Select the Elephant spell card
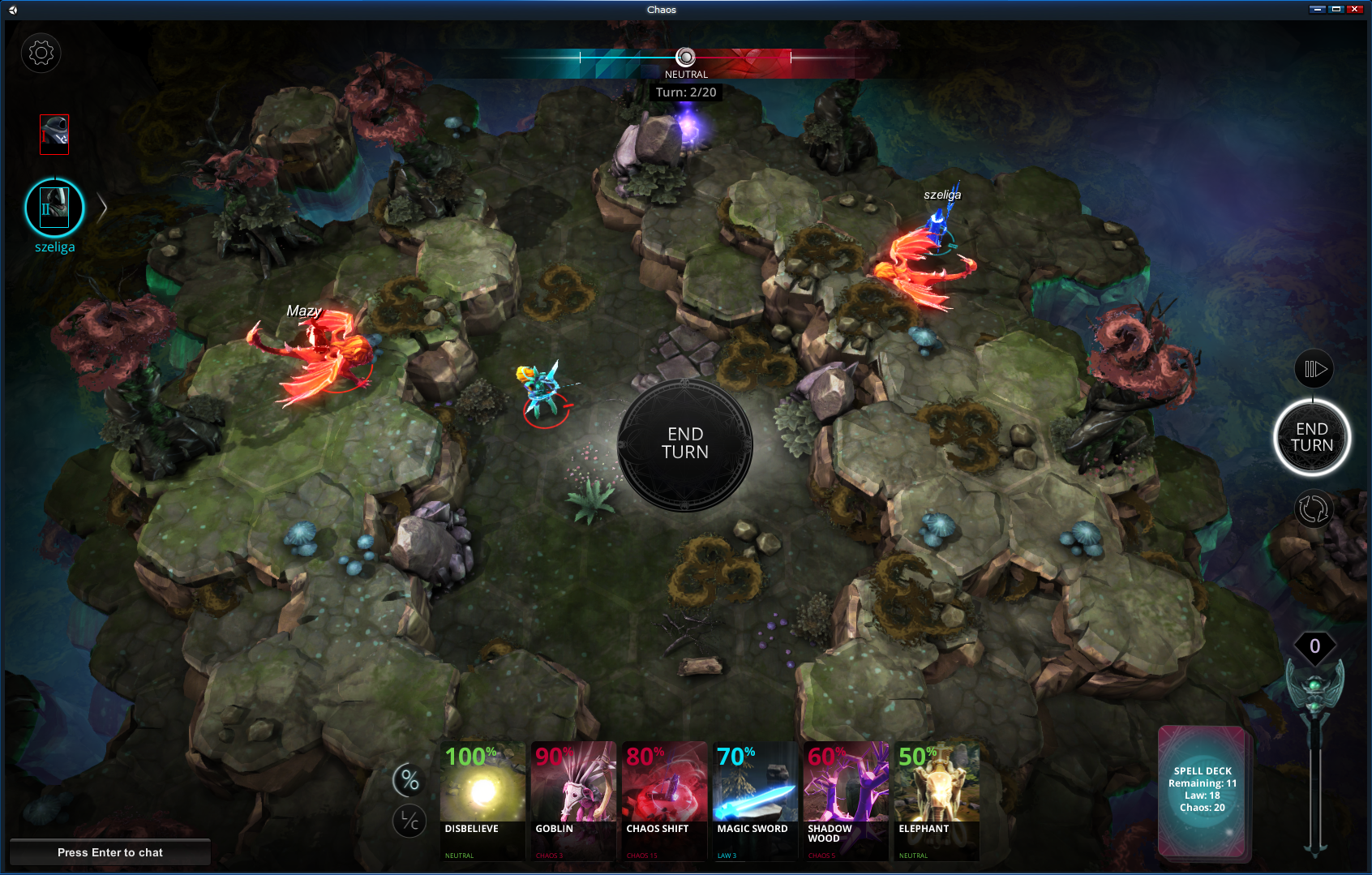The height and width of the screenshot is (875, 1372). (x=937, y=800)
